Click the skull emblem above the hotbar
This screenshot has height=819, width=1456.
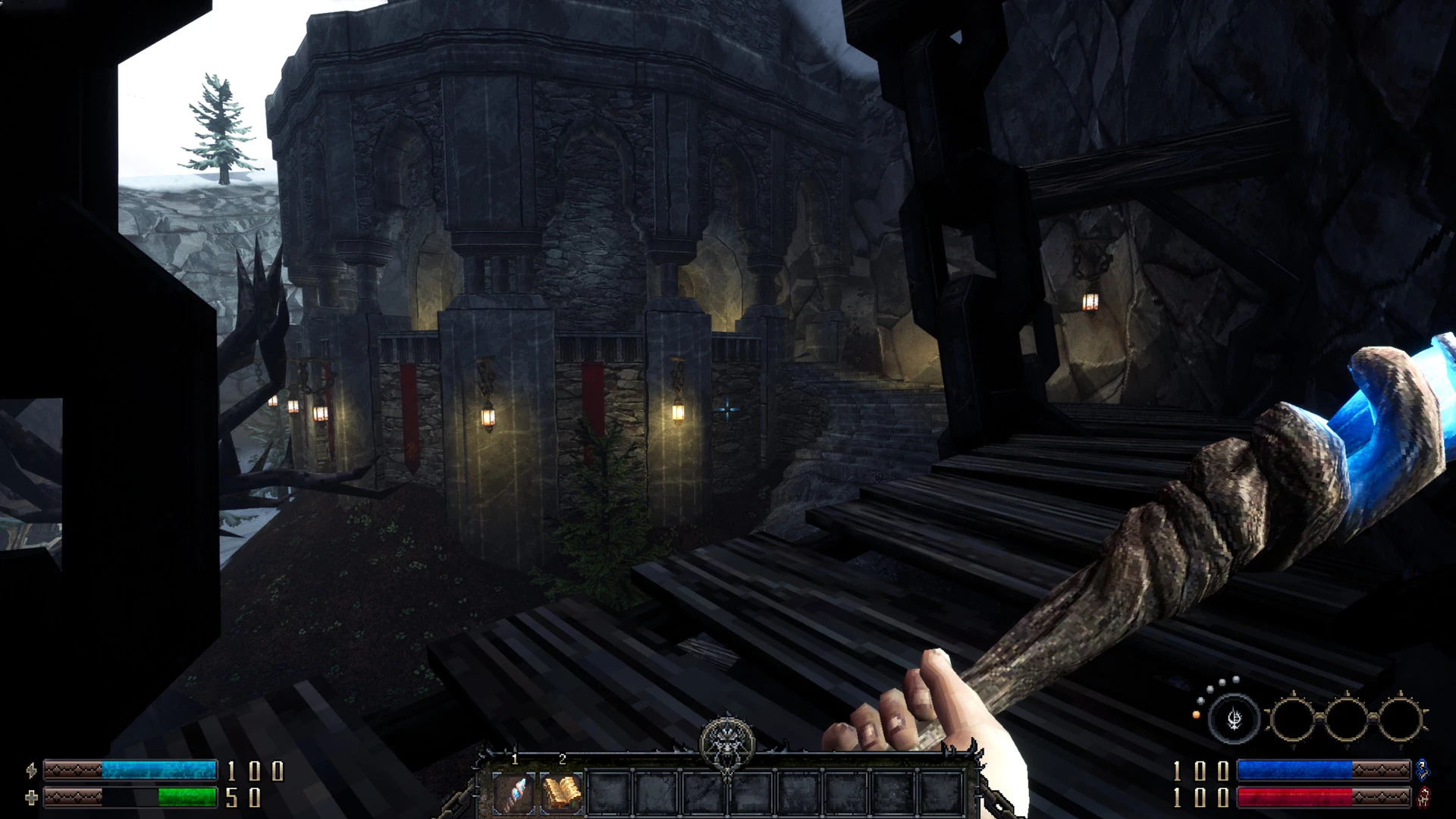(727, 743)
